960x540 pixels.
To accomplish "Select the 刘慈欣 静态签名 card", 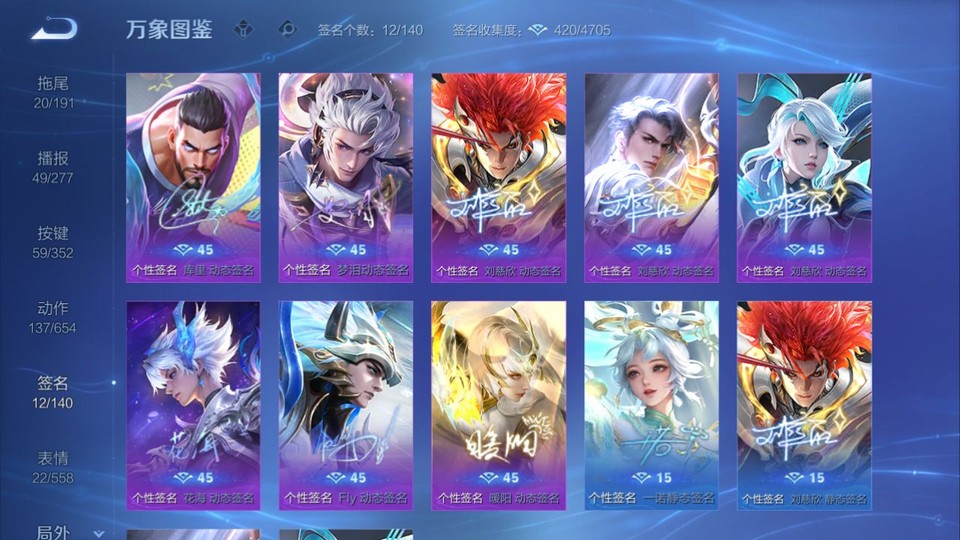I will (805, 405).
